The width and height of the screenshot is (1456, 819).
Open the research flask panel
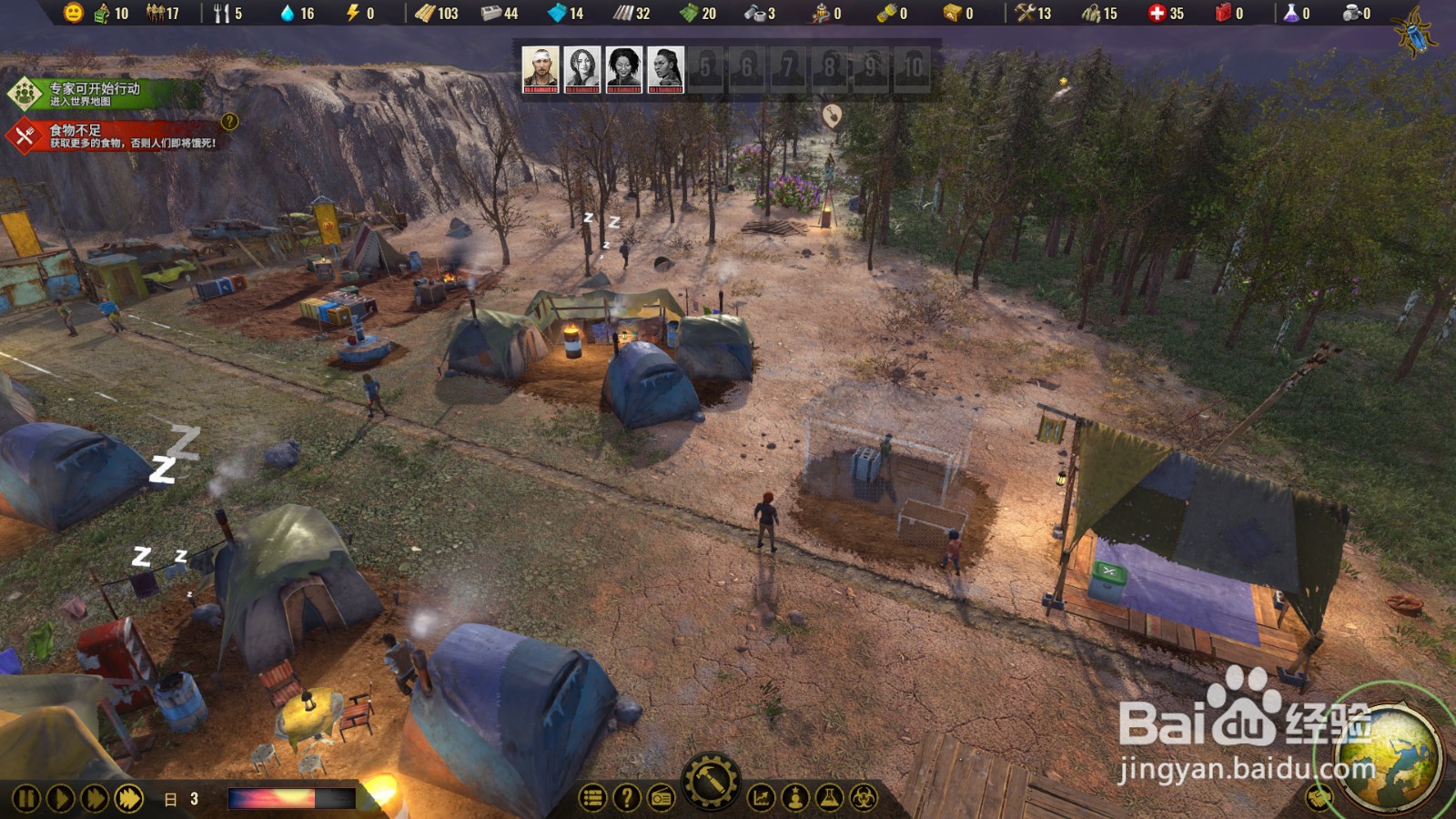coord(829,799)
